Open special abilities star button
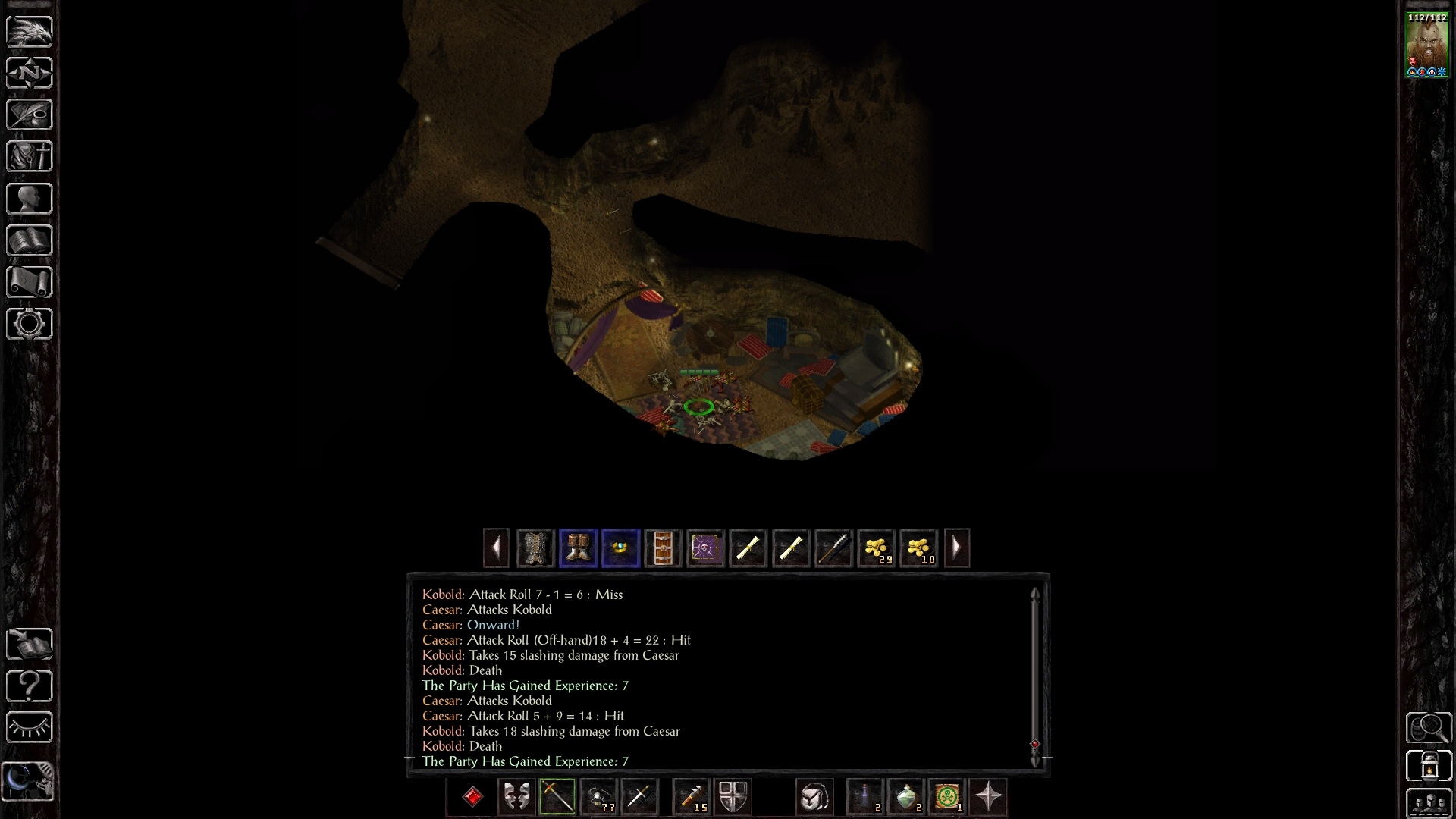The height and width of the screenshot is (819, 1456). point(988,797)
